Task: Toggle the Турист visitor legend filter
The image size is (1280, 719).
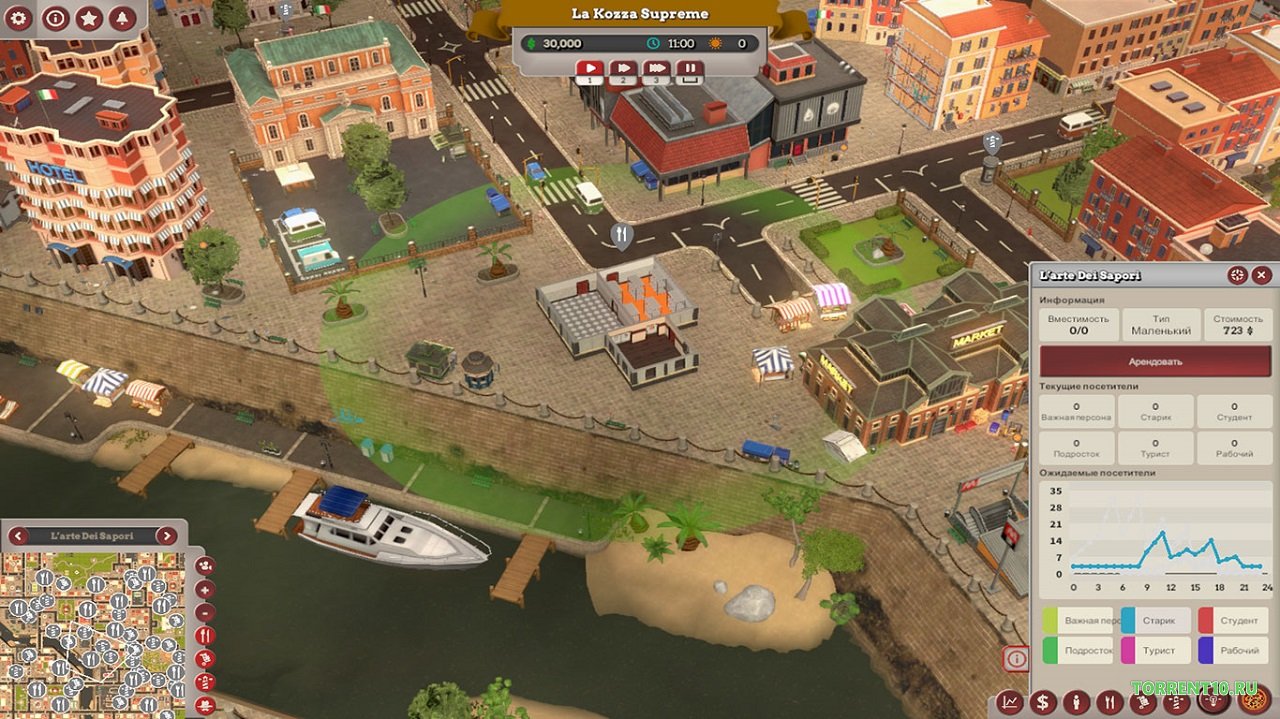Action: click(x=1156, y=650)
